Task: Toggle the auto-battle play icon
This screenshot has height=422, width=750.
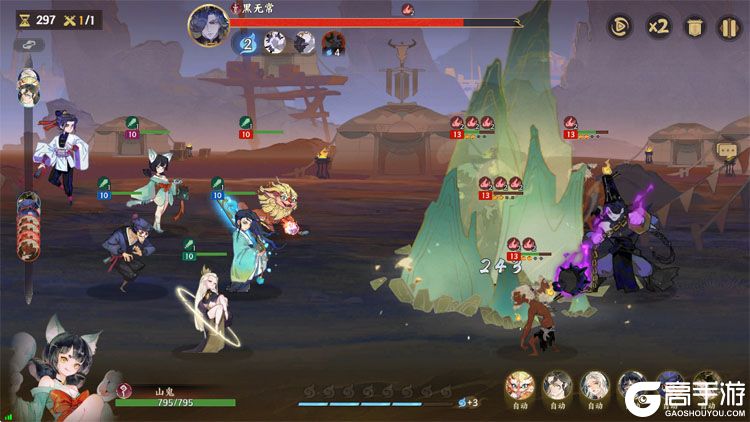Action: click(x=620, y=26)
